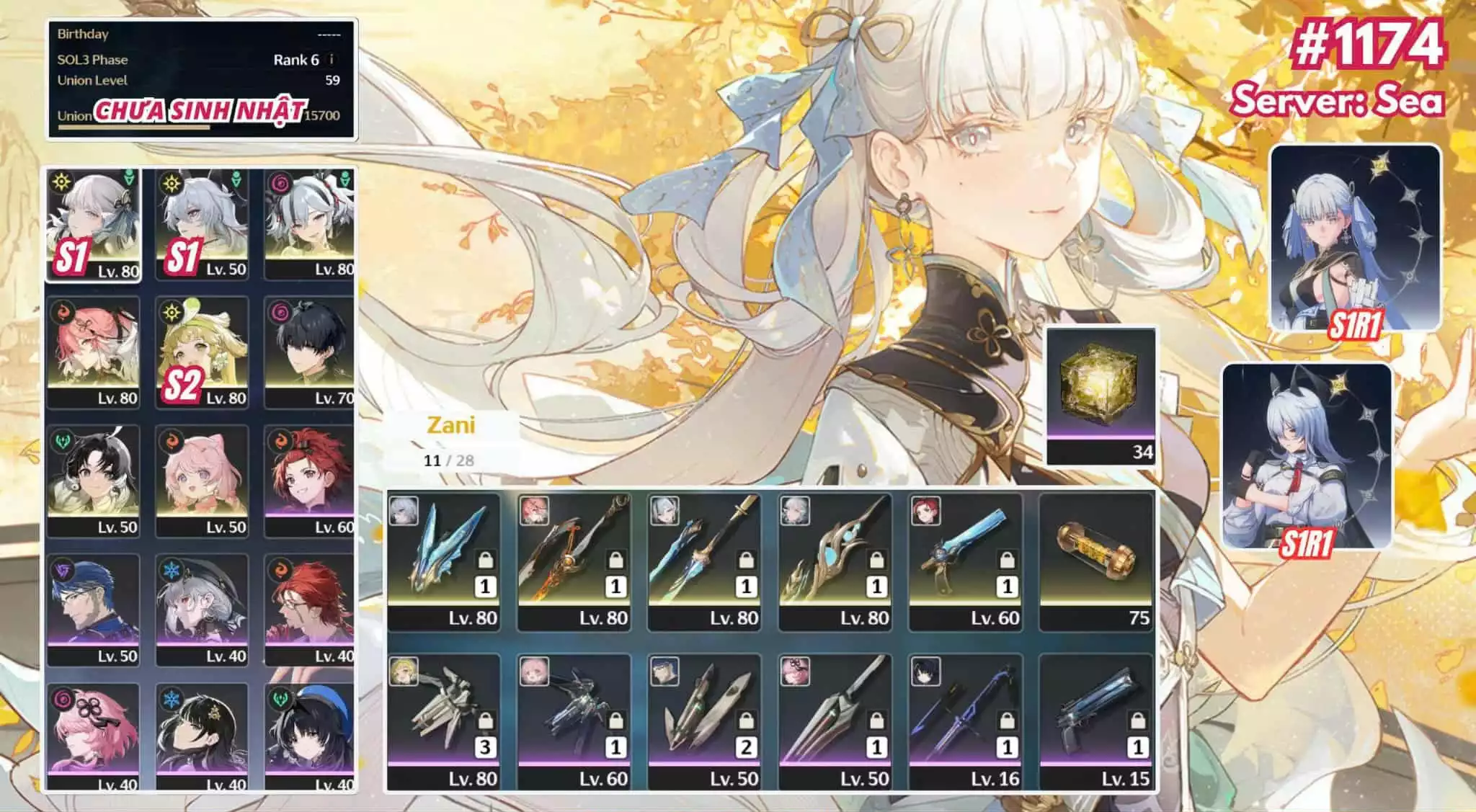Select the white-haired S1 Lv. 80 character portrait
This screenshot has width=1476, height=812.
point(93,225)
